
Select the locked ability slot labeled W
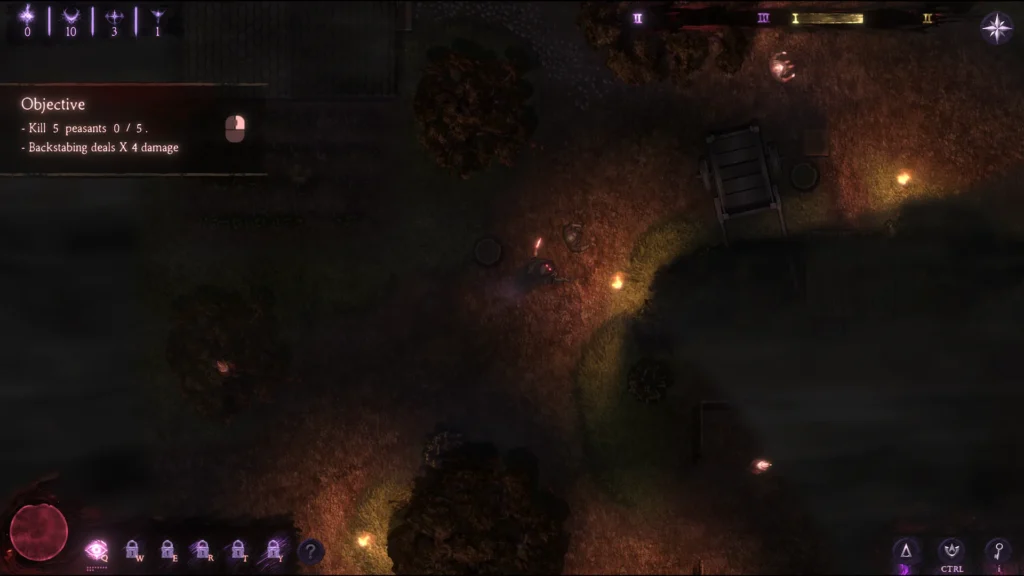click(x=132, y=549)
